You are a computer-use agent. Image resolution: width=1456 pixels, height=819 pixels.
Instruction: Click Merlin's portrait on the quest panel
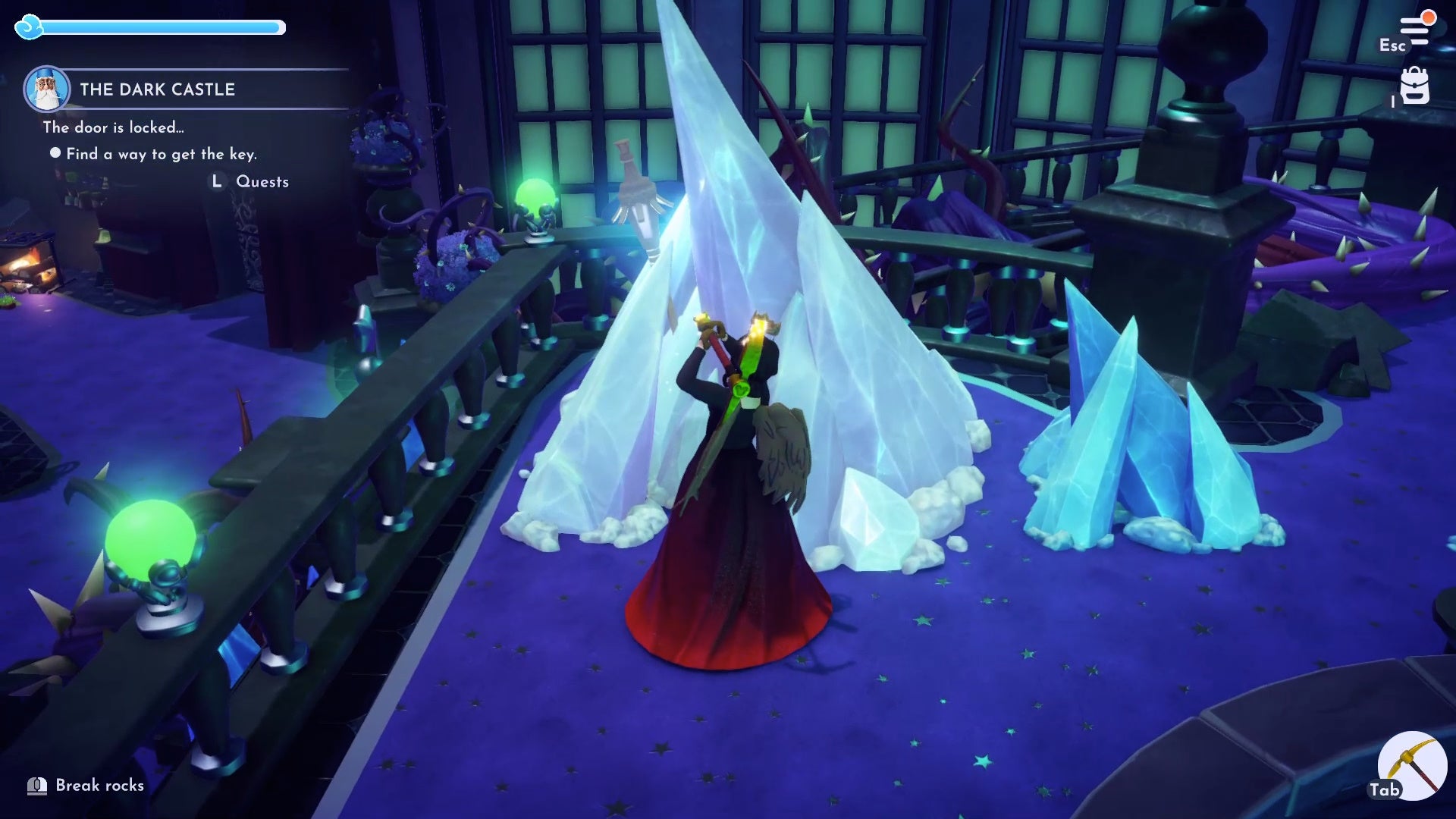pyautogui.click(x=47, y=86)
